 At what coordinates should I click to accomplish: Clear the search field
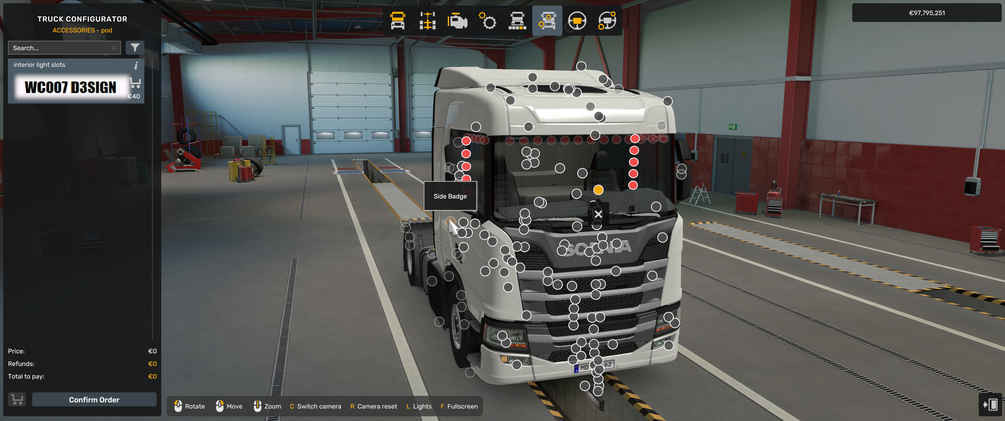(x=114, y=47)
